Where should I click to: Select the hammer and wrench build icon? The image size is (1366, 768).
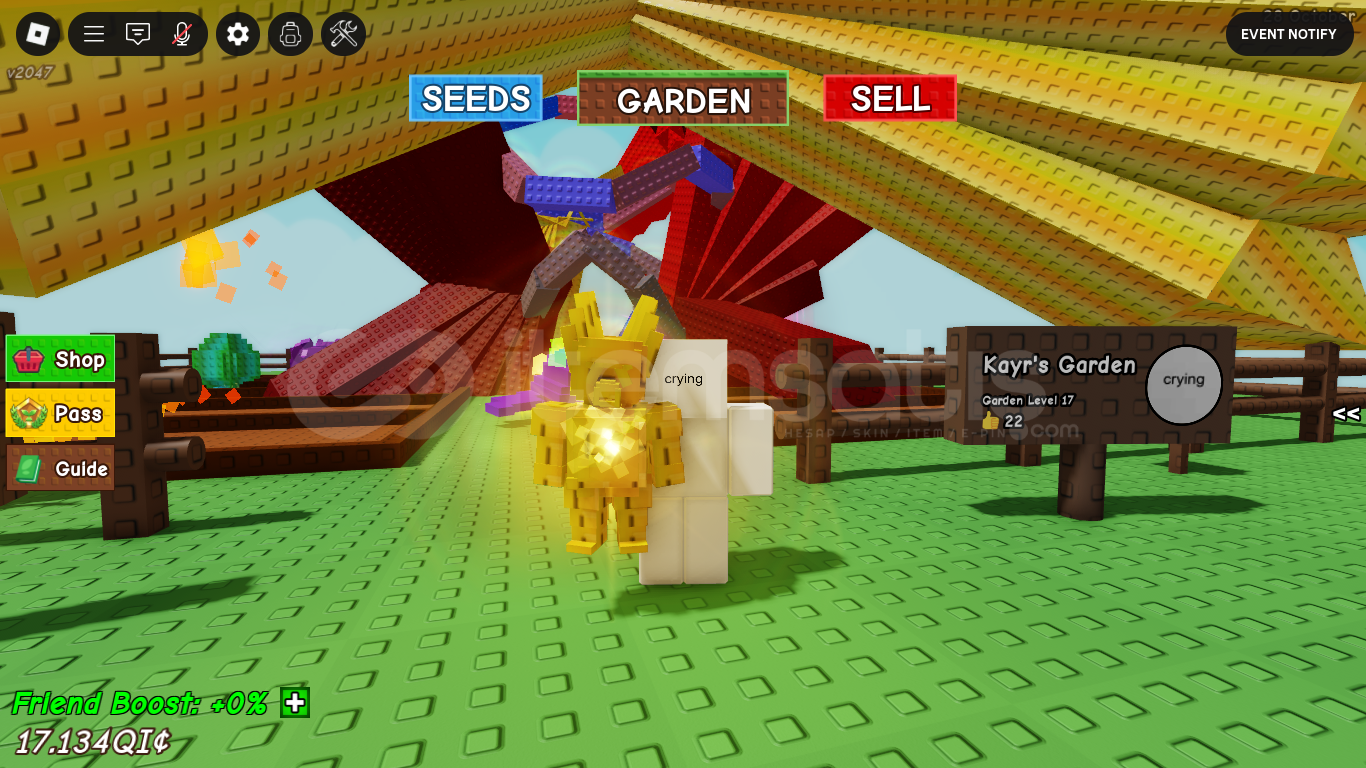pos(343,33)
